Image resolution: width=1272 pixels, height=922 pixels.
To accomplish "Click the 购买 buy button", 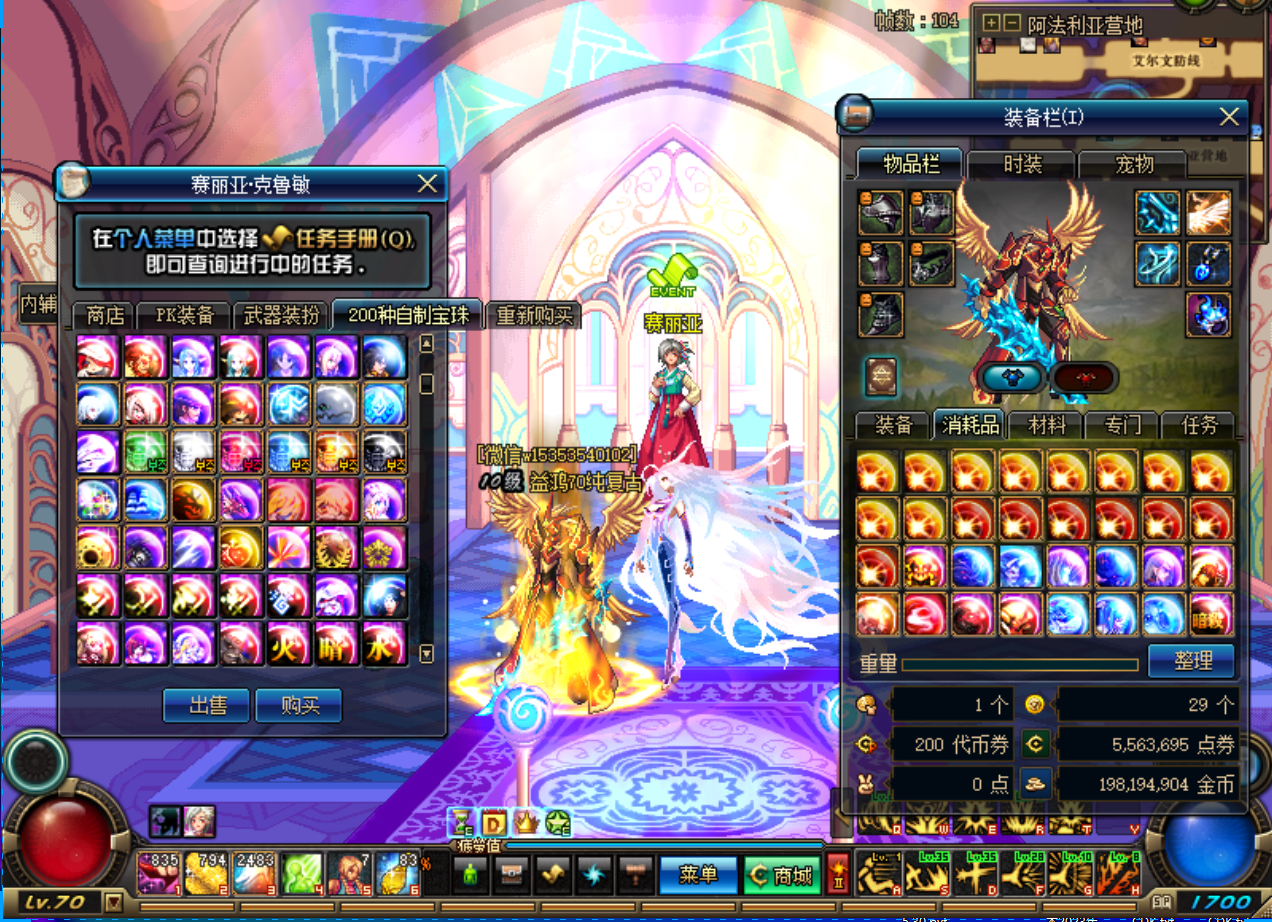I will click(x=299, y=705).
